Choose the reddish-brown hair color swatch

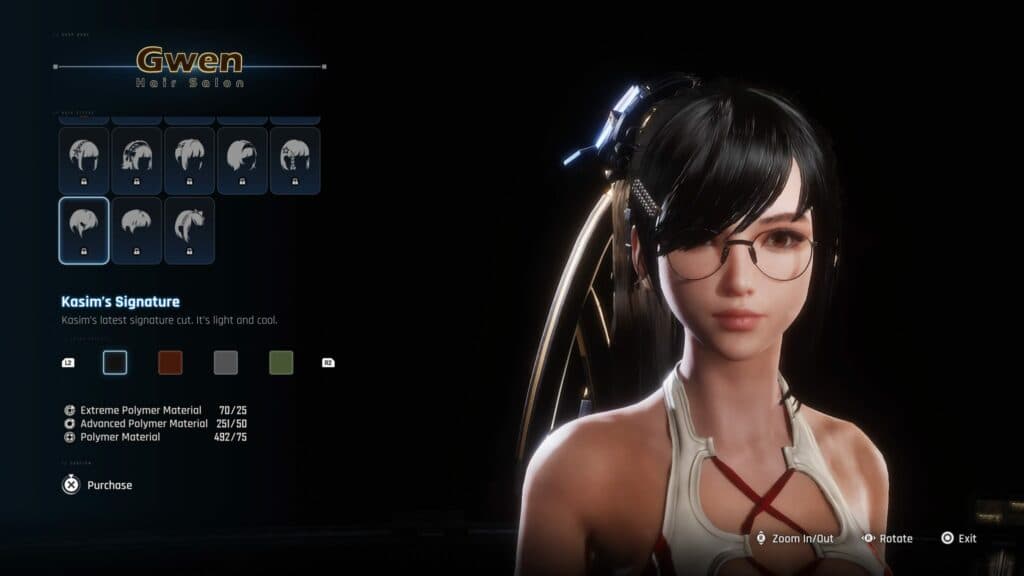170,362
